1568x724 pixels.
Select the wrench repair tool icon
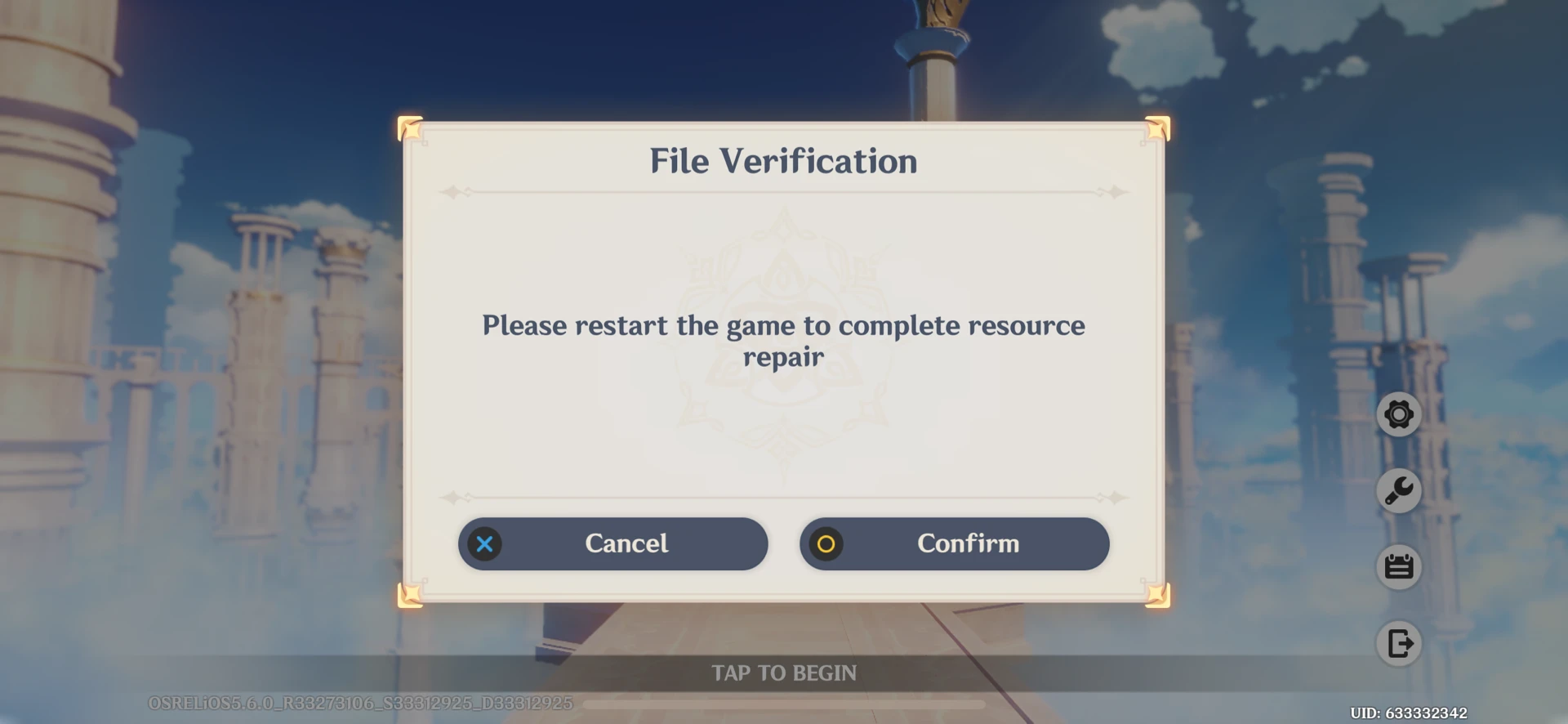tap(1400, 491)
